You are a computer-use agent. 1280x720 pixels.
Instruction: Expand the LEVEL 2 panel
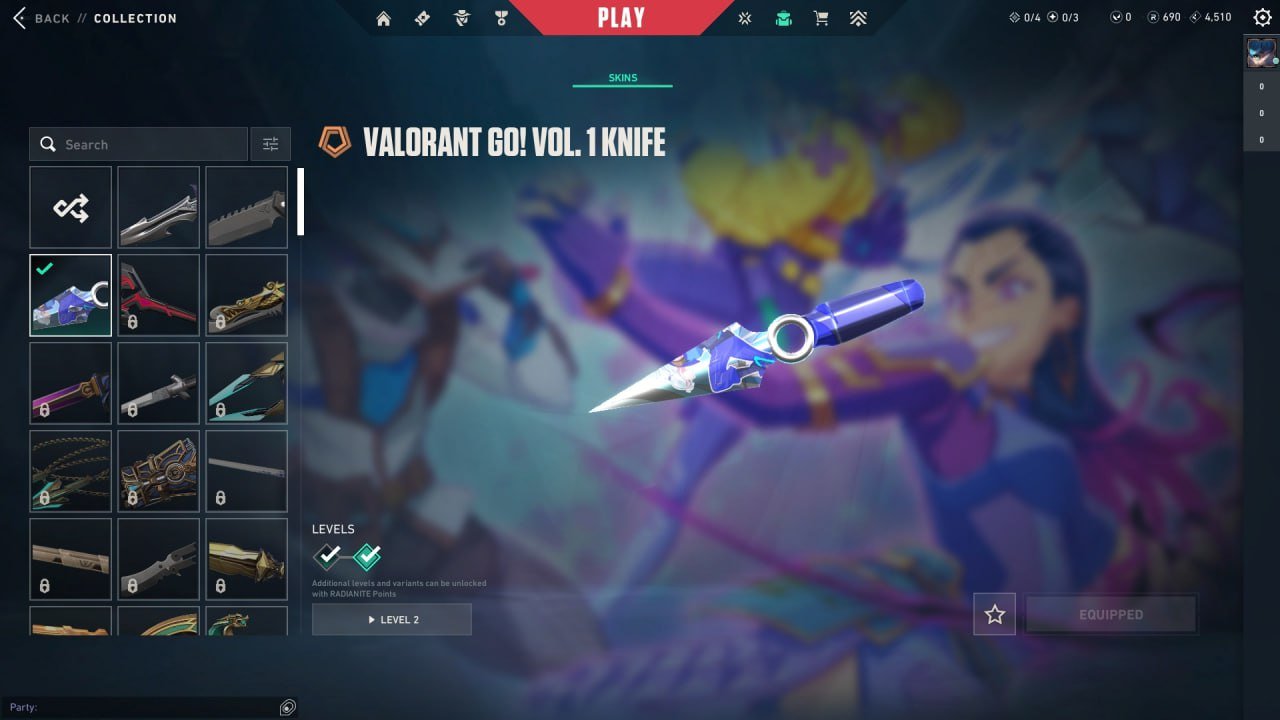coord(391,619)
